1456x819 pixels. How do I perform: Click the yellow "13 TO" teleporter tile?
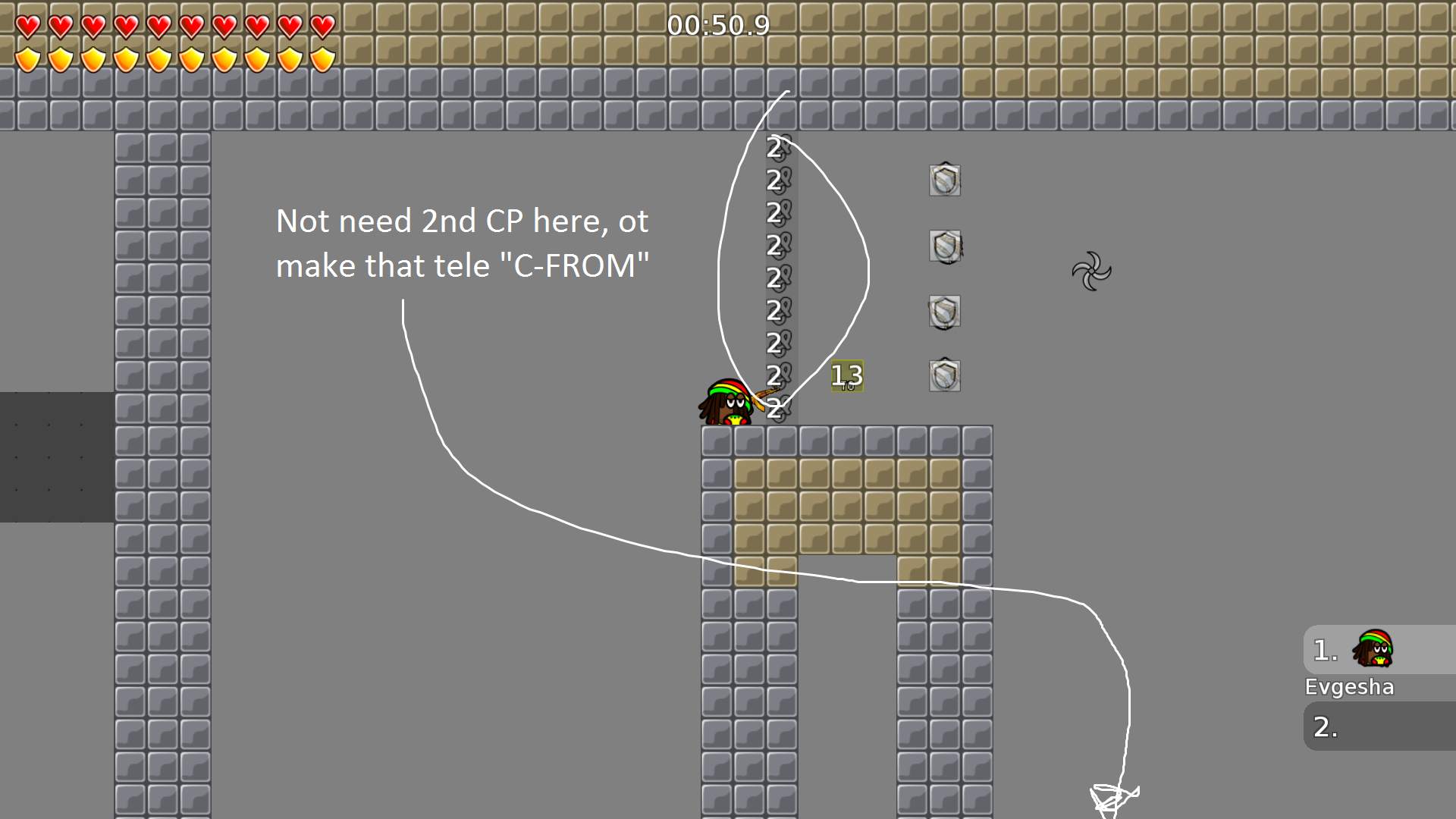tap(846, 375)
